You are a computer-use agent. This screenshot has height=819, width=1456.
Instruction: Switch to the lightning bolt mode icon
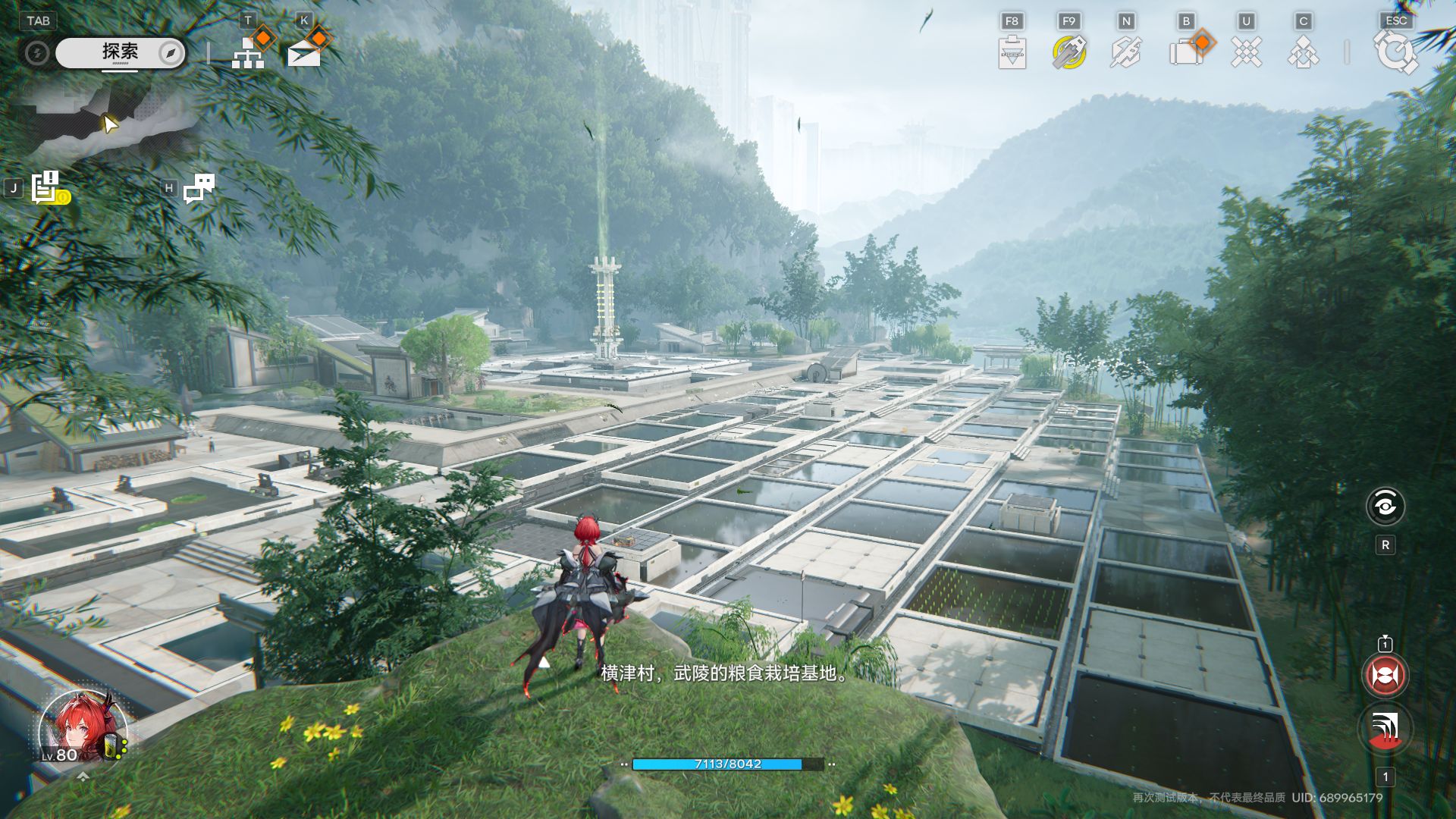(x=36, y=53)
